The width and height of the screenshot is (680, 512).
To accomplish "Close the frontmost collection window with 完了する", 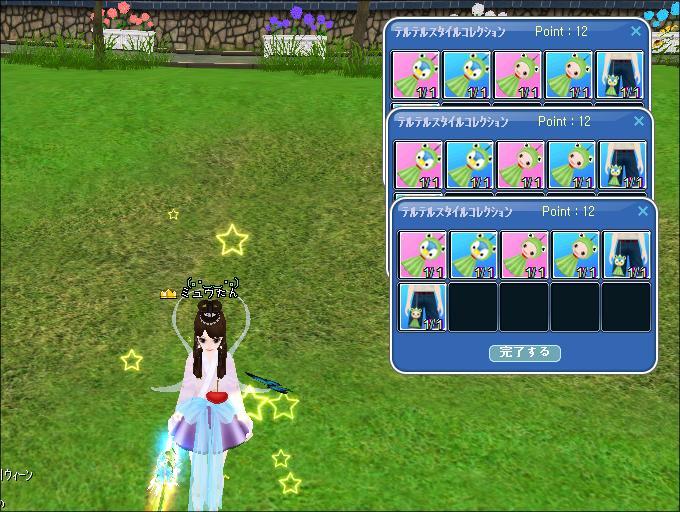I will (644, 212).
